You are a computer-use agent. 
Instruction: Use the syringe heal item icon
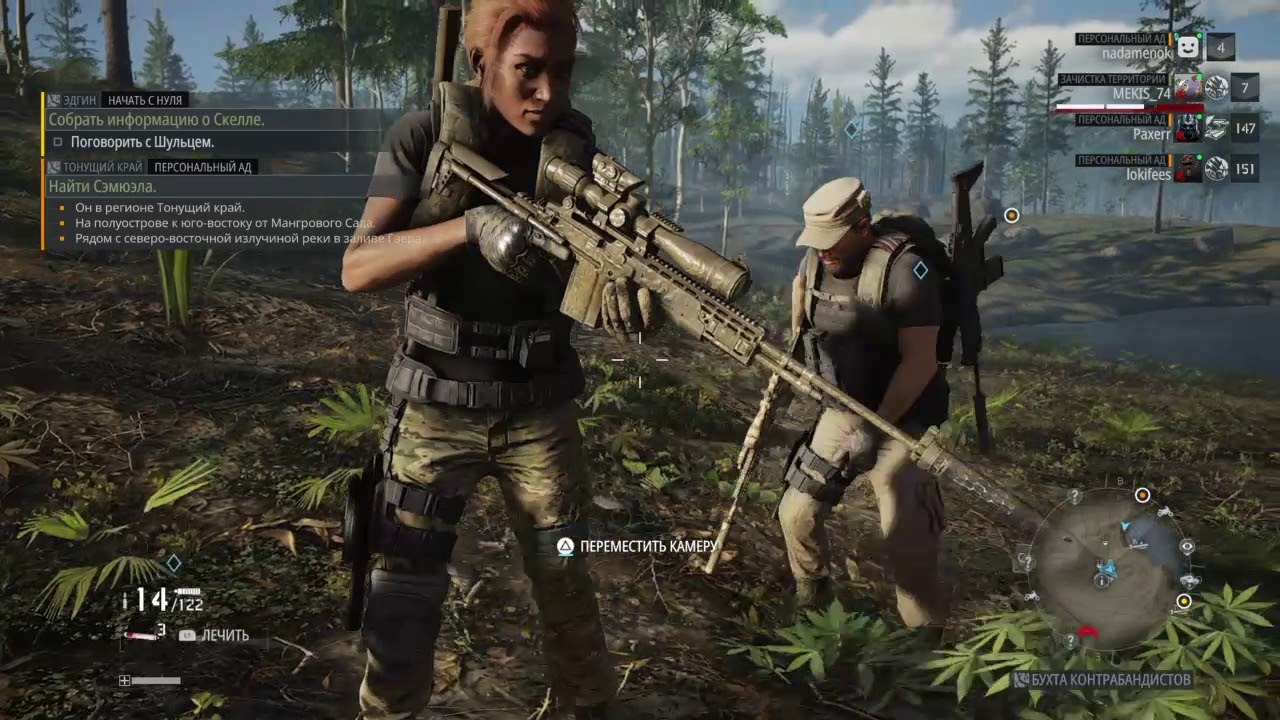[140, 633]
